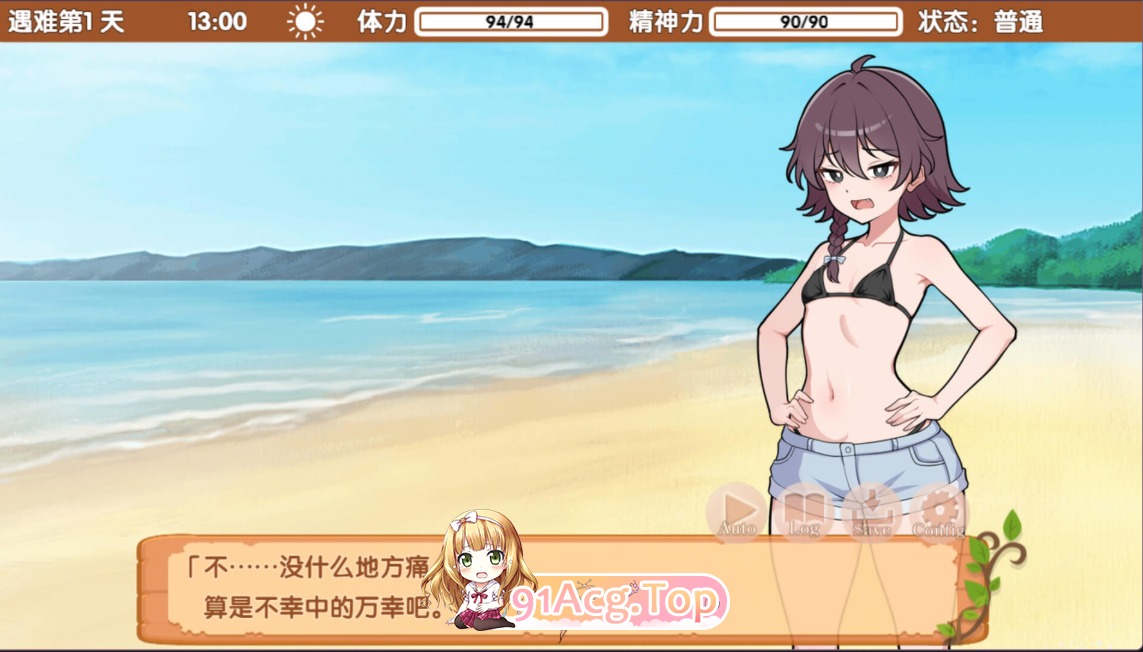Open the Config settings
The image size is (1143, 652).
[938, 512]
